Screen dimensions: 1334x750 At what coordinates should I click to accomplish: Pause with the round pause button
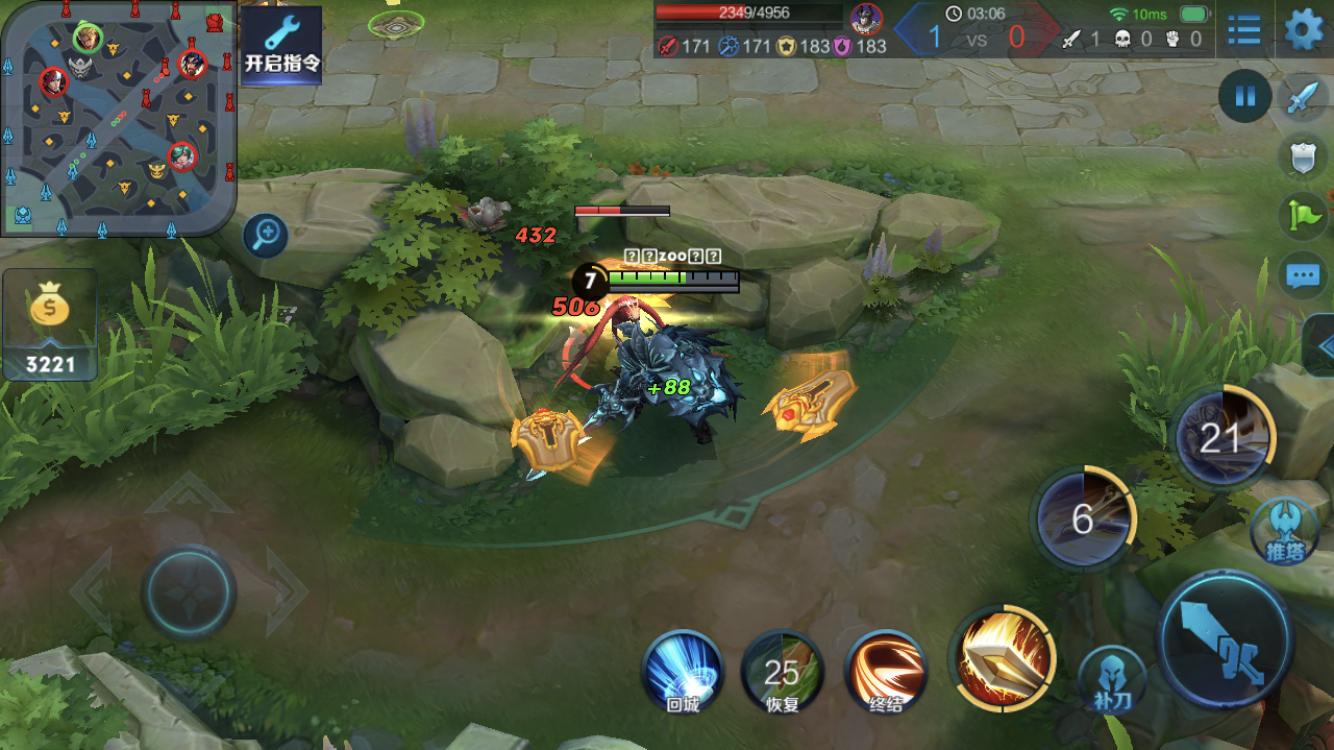pyautogui.click(x=1245, y=97)
